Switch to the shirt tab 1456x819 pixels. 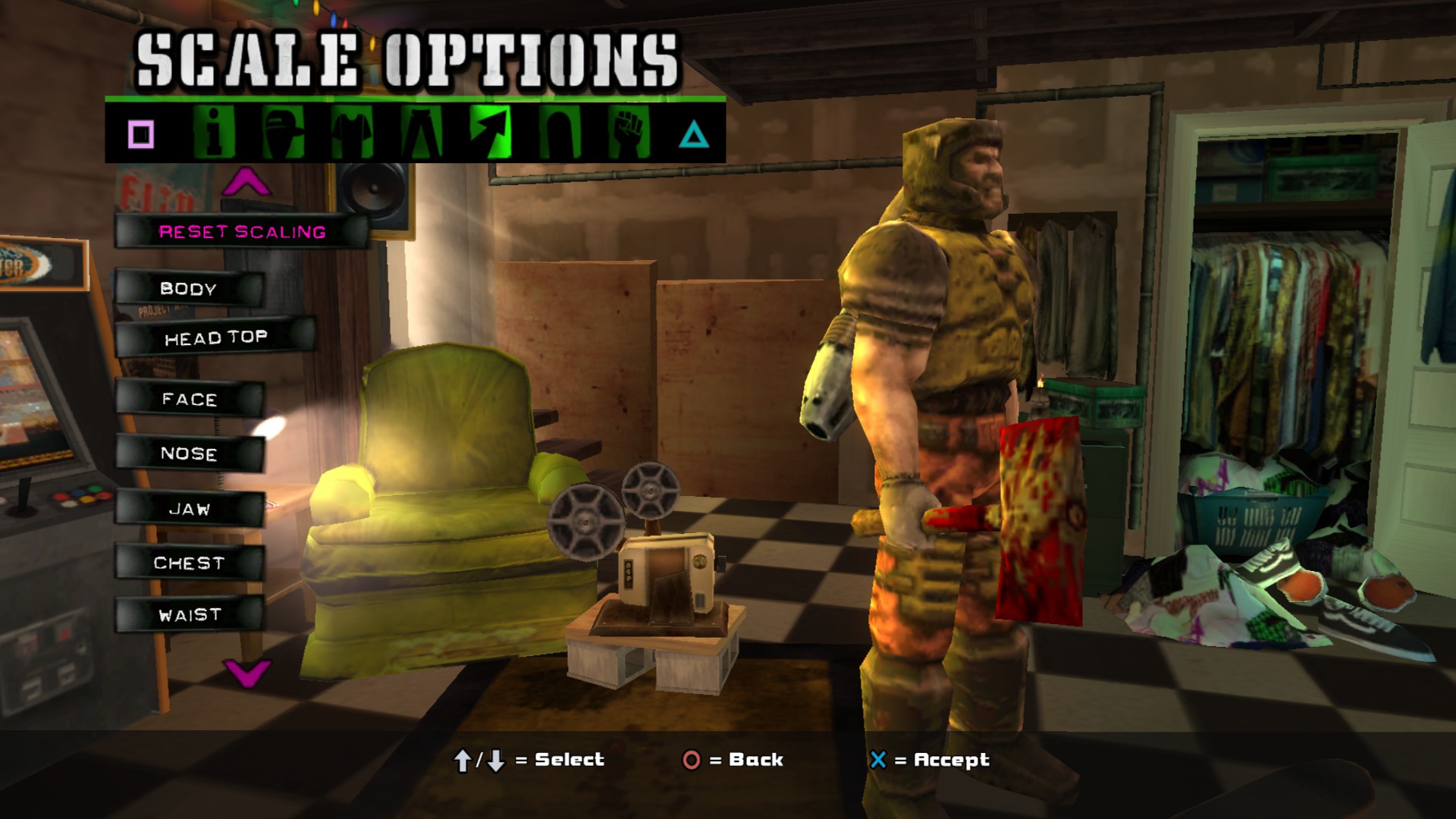coord(351,133)
